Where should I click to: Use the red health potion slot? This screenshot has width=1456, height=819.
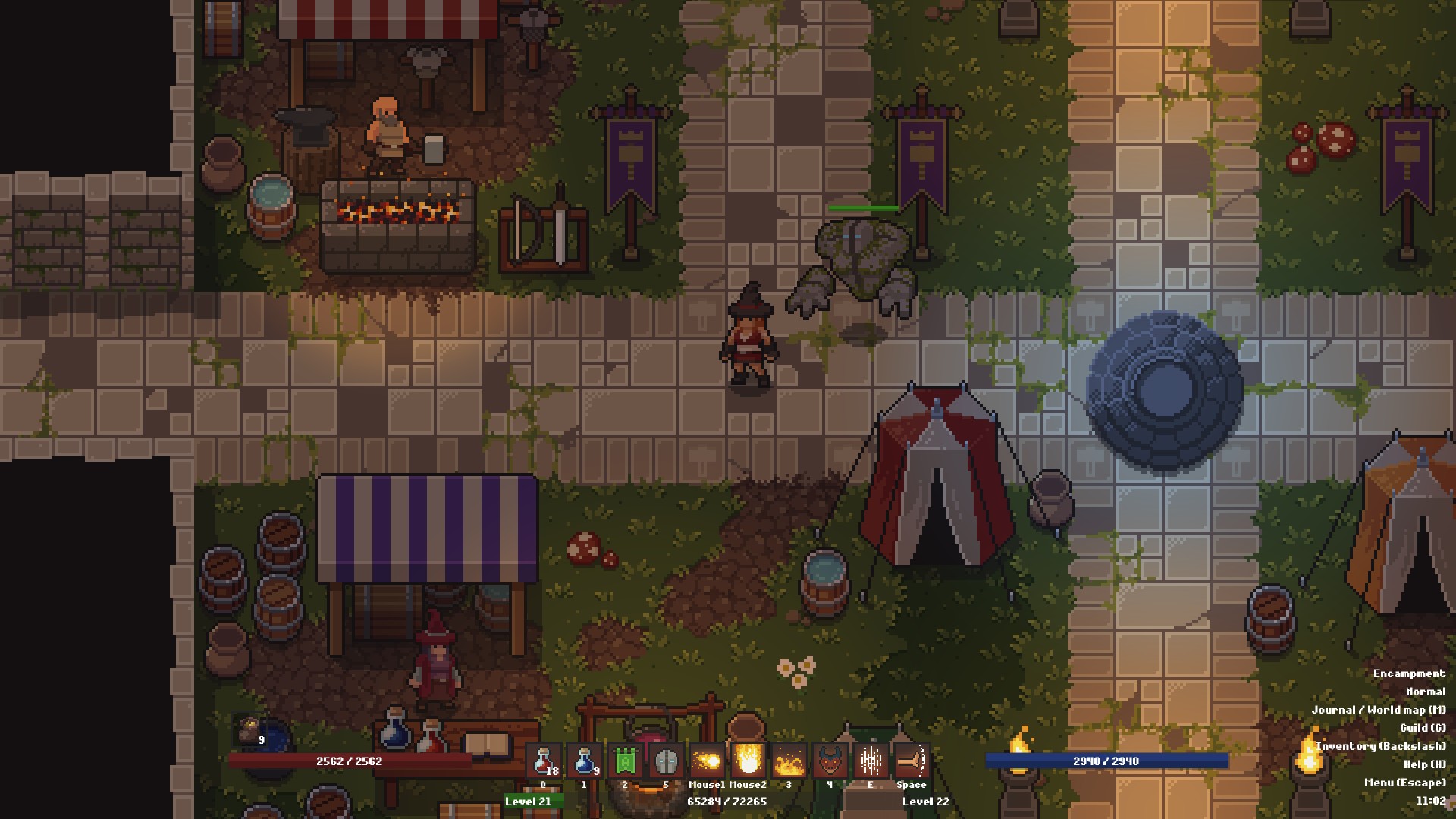(x=543, y=761)
